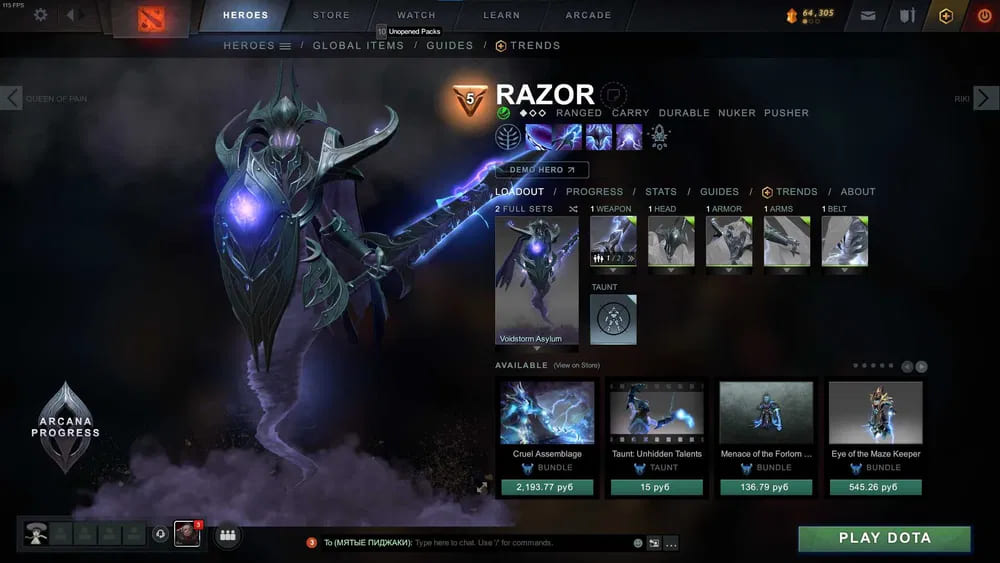Image resolution: width=1000 pixels, height=563 pixels.
Task: Open the settings gear icon
Action: pyautogui.click(x=41, y=15)
